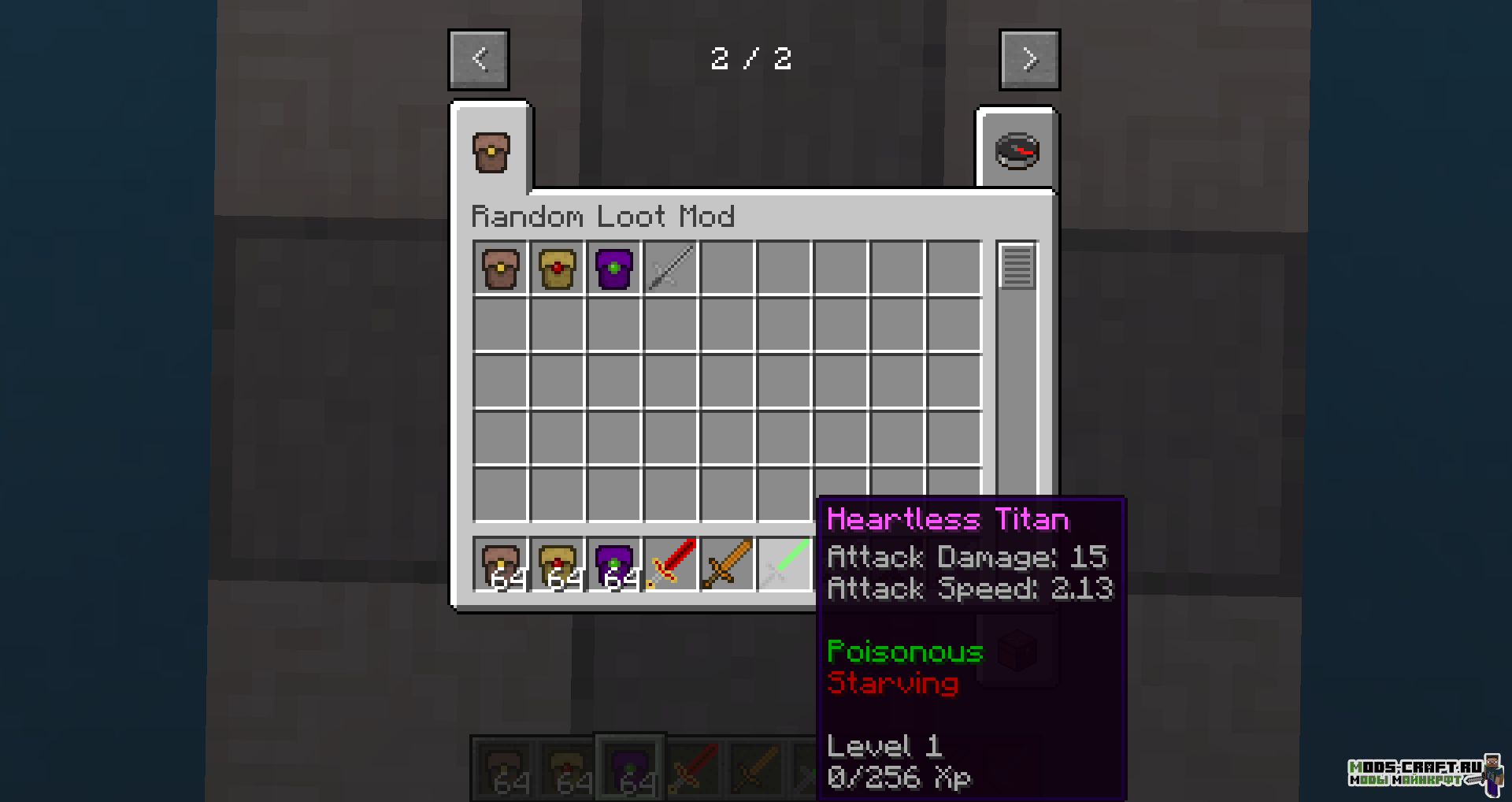This screenshot has width=1512, height=802.
Task: Select the red sword hotbar slot
Action: pos(671,564)
